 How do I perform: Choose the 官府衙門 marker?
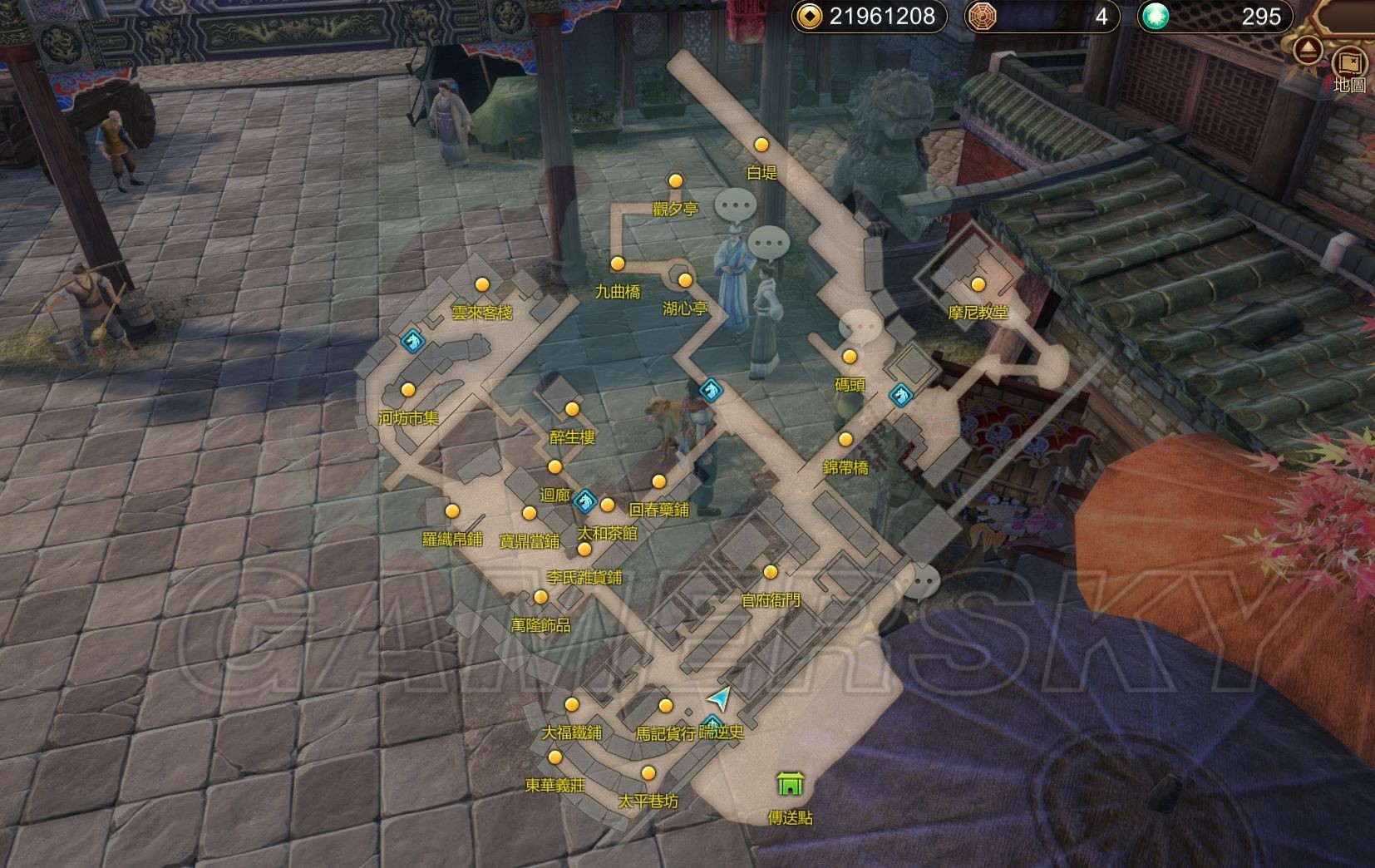pos(771,572)
